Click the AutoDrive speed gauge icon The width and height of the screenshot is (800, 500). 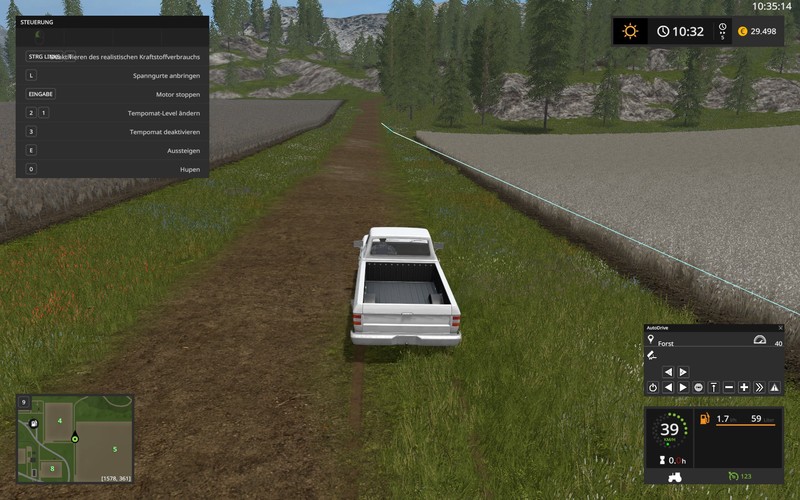point(759,341)
